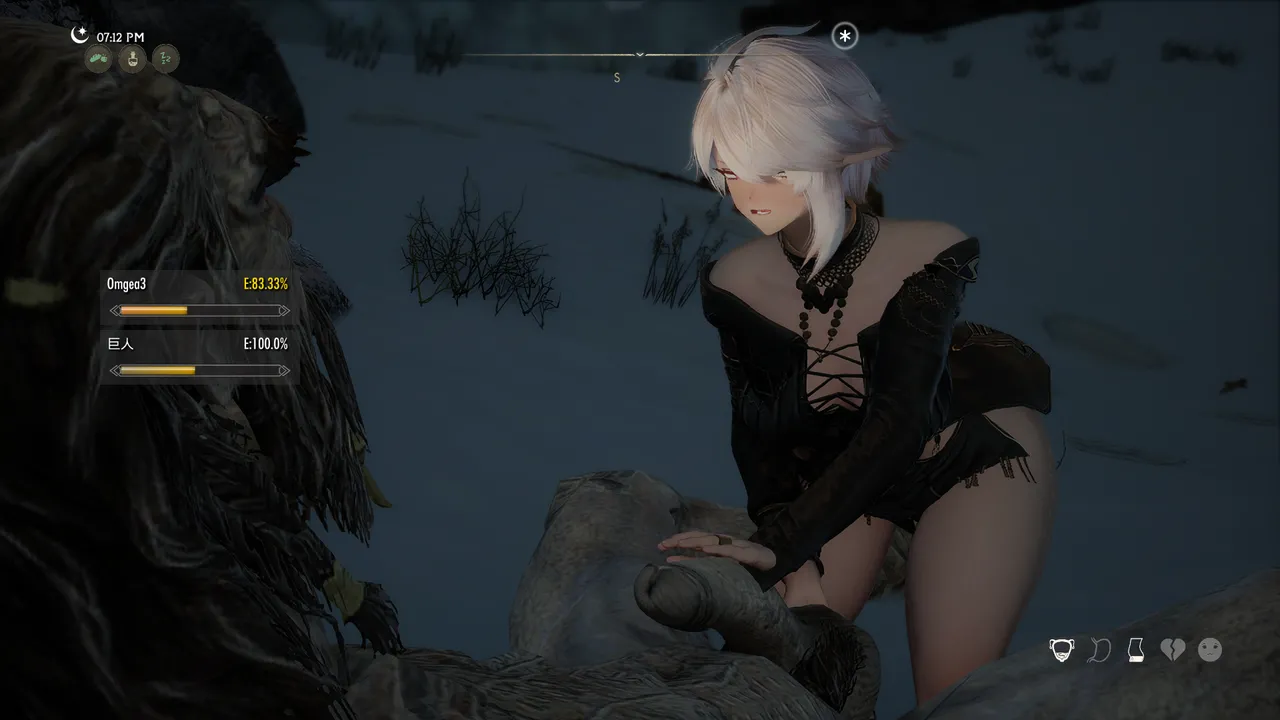Select the potion bottle status icon
Image resolution: width=1280 pixels, height=720 pixels.
tap(131, 60)
